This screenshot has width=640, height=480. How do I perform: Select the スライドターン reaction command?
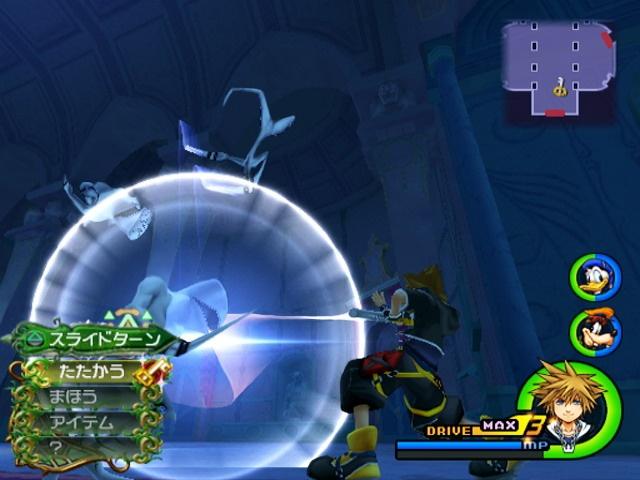[x=98, y=340]
